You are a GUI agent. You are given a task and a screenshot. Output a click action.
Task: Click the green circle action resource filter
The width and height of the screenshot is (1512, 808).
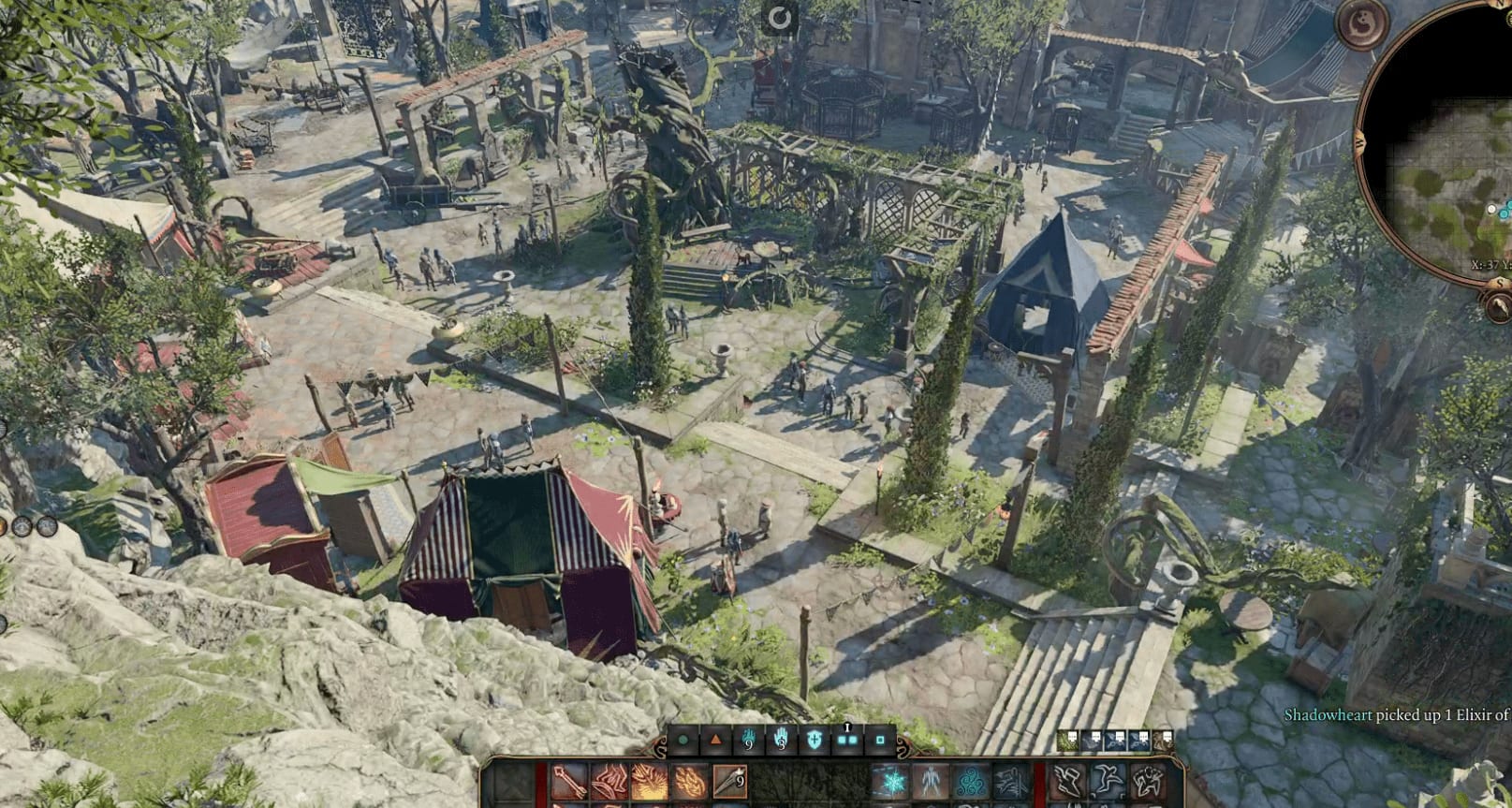pos(683,741)
